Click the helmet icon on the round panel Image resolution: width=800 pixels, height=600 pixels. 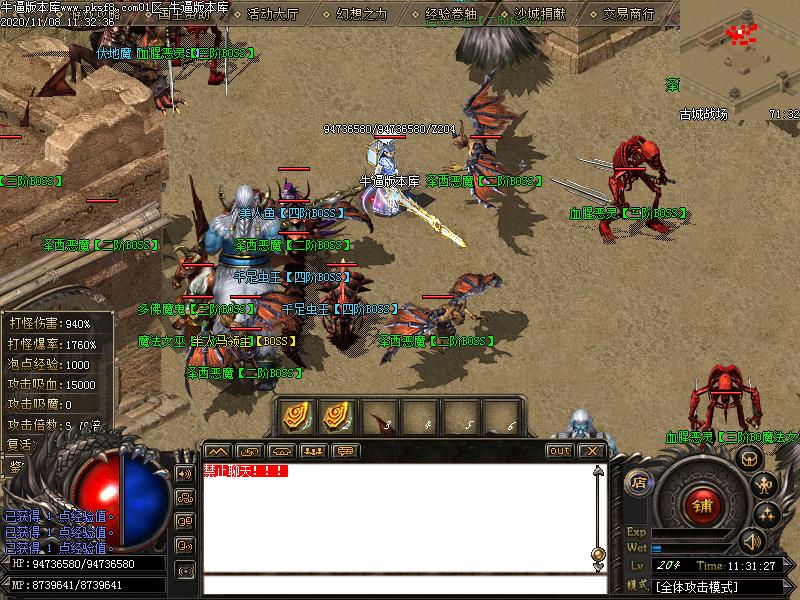pyautogui.click(x=749, y=457)
